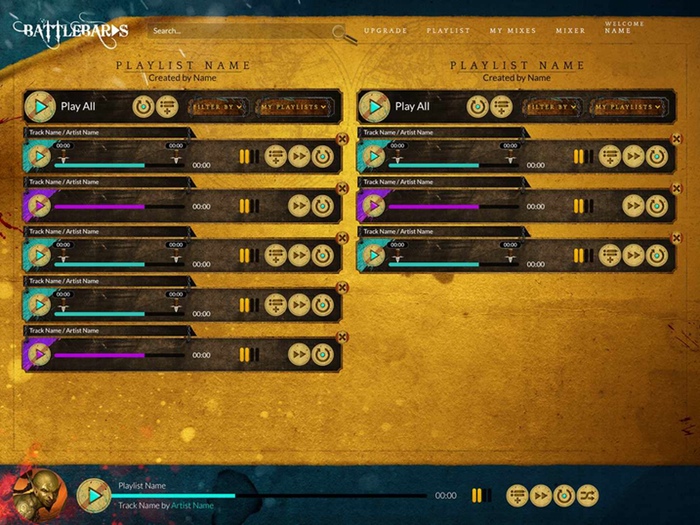Open My Mixes in the navigation
The height and width of the screenshot is (525, 700).
(x=513, y=31)
